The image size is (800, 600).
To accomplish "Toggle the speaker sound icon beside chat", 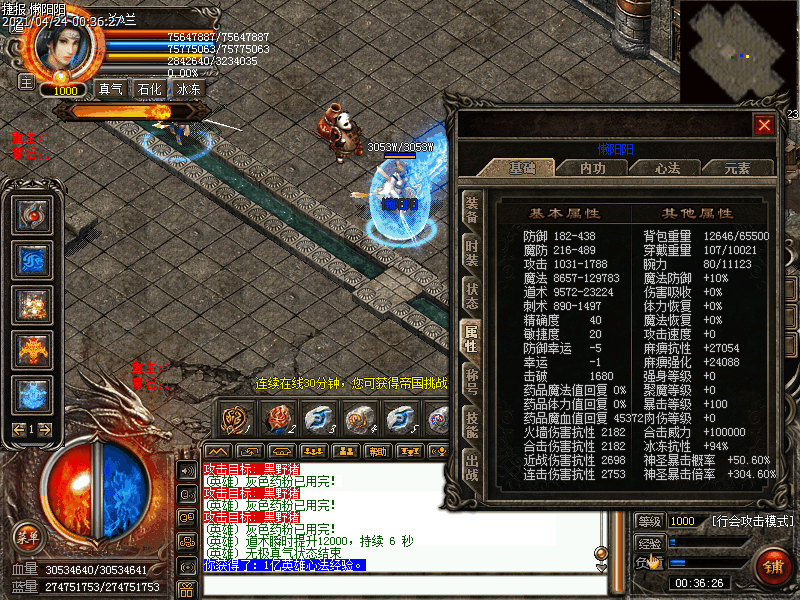I will pos(187,470).
